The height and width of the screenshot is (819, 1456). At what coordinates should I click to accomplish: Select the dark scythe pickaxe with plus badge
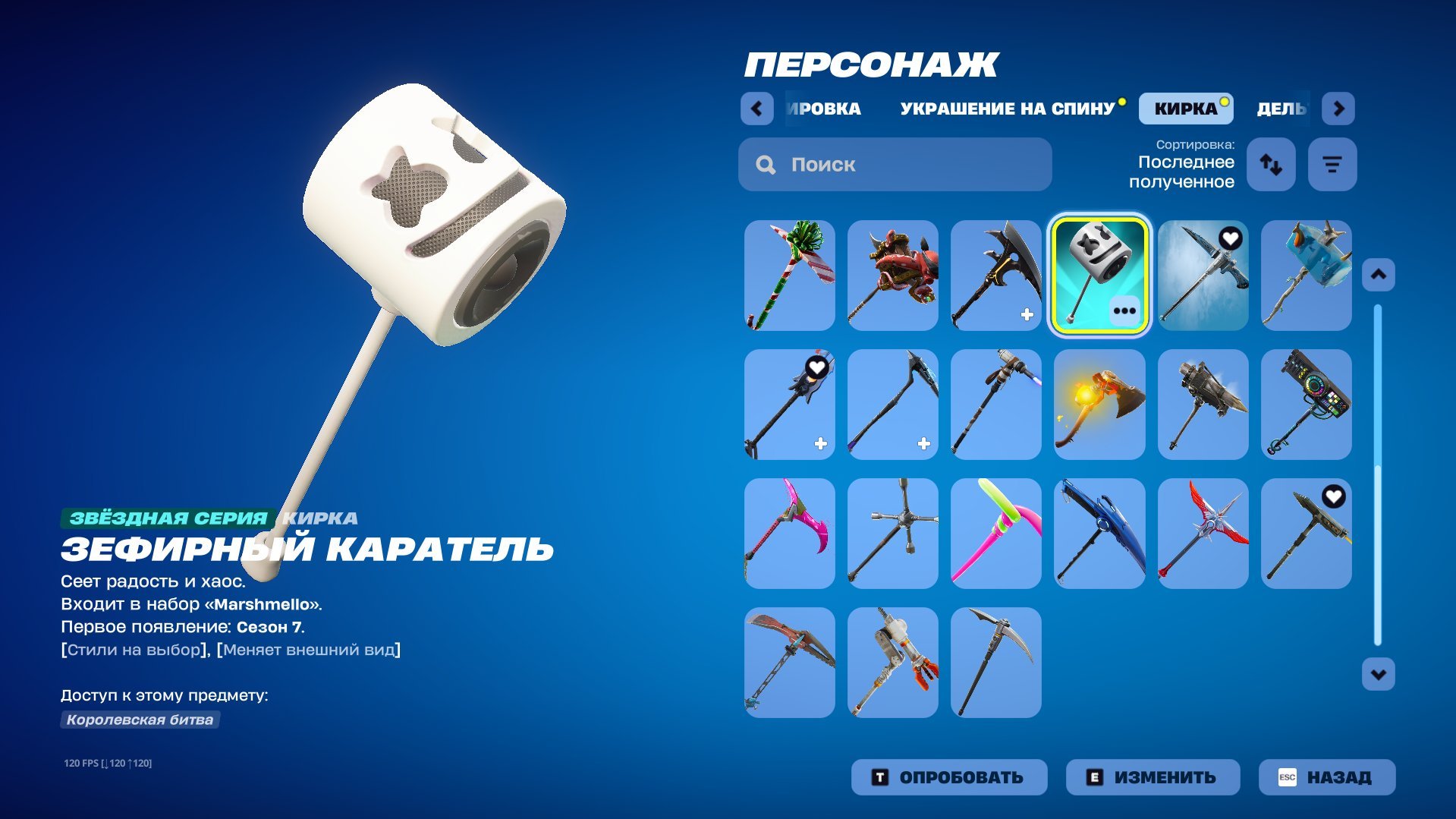995,273
